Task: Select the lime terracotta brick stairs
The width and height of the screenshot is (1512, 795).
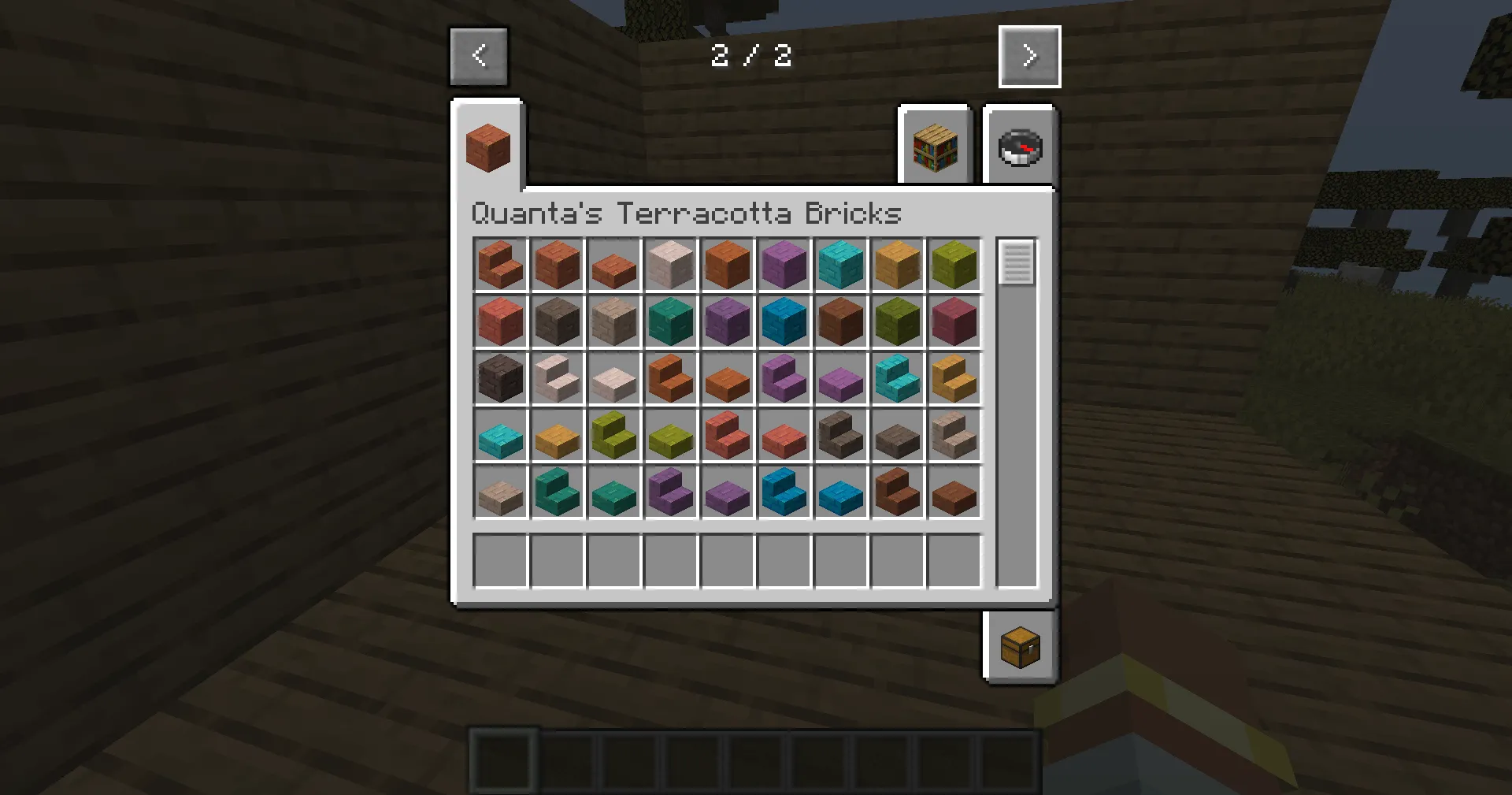Action: tap(613, 436)
